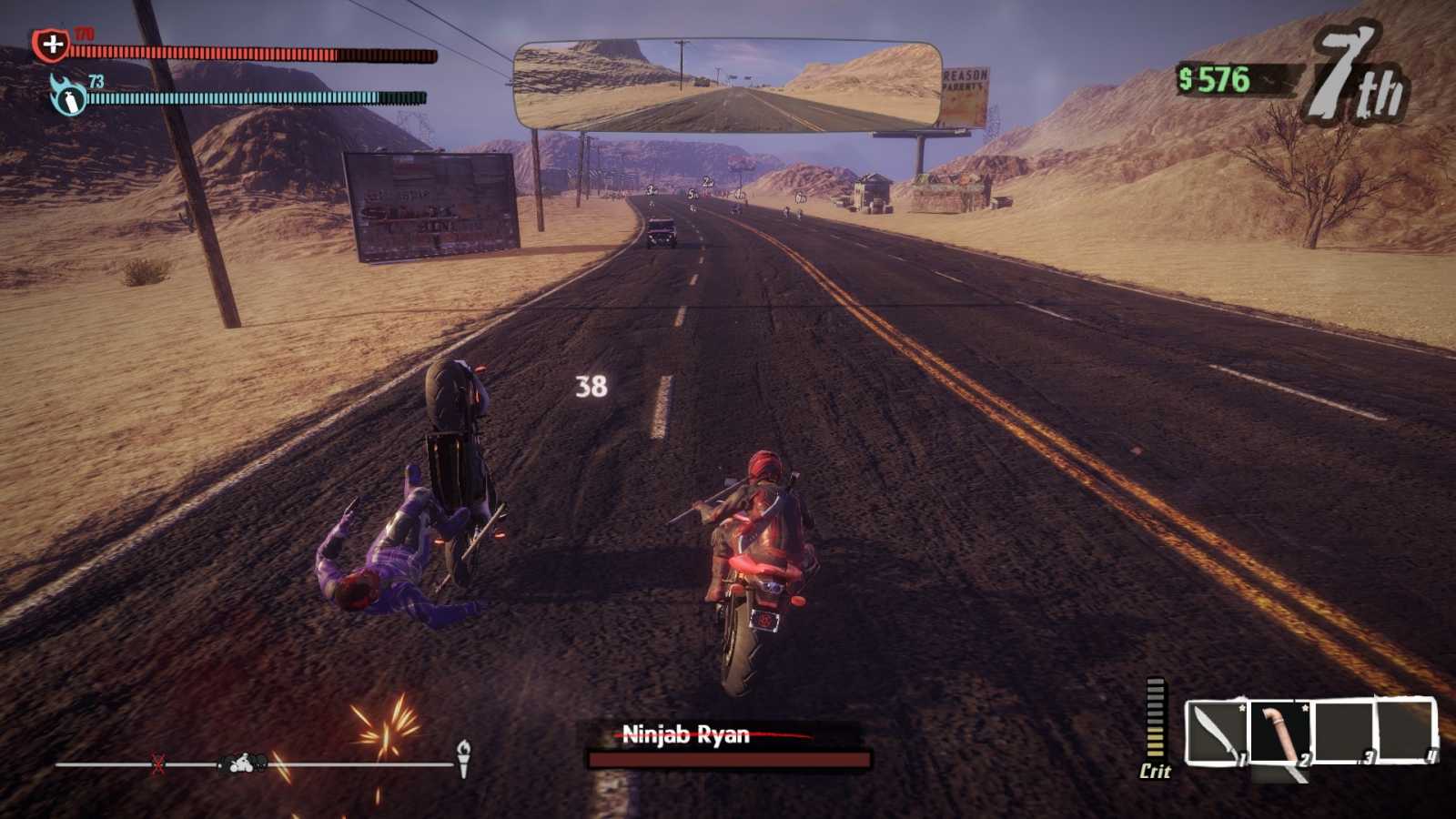Expand empty weapon slot 3
Viewport: 1456px width, 819px height.
click(1344, 728)
